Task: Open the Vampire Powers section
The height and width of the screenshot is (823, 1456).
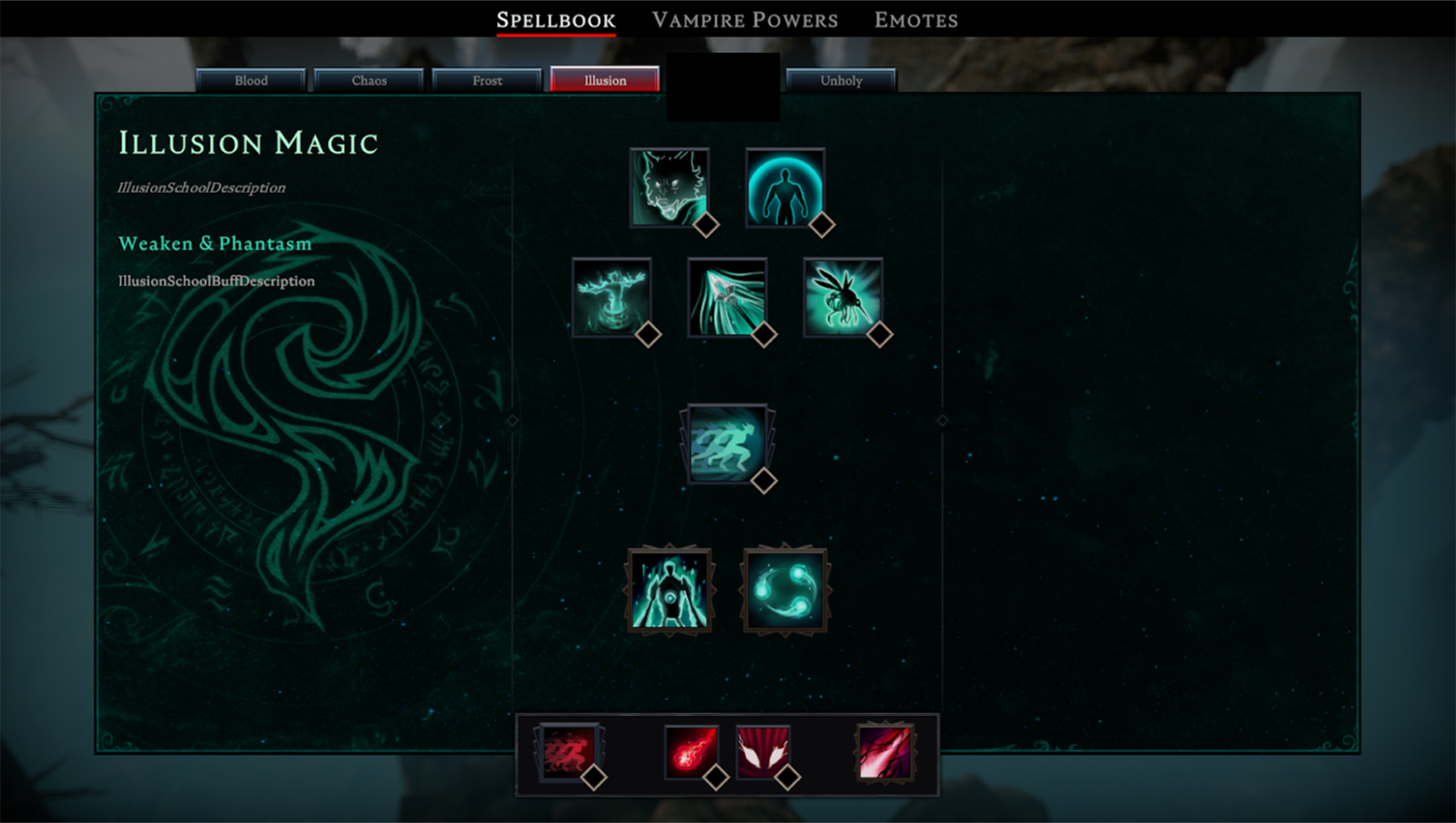Action: 744,20
